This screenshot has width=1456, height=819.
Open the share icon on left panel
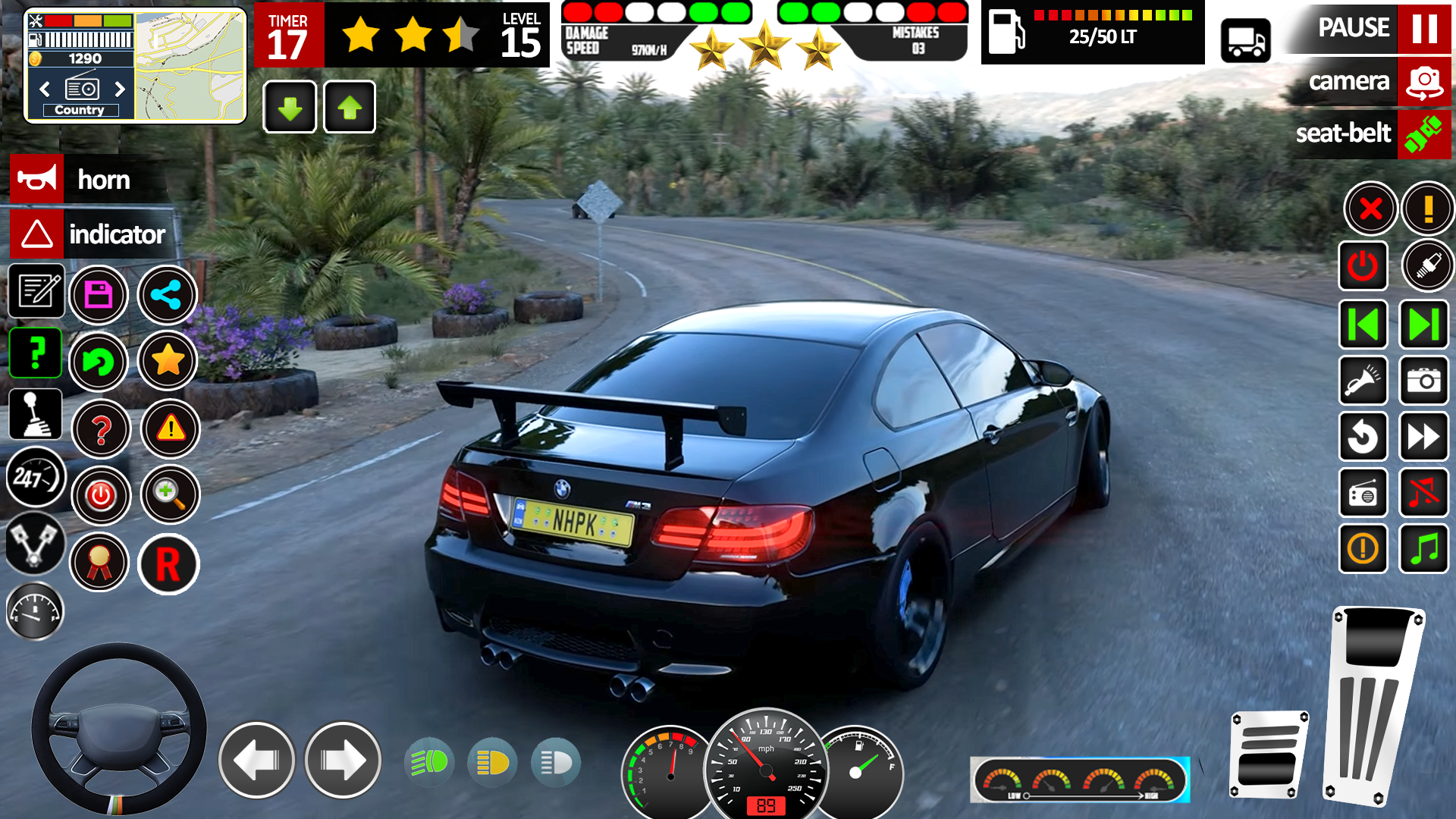click(168, 295)
